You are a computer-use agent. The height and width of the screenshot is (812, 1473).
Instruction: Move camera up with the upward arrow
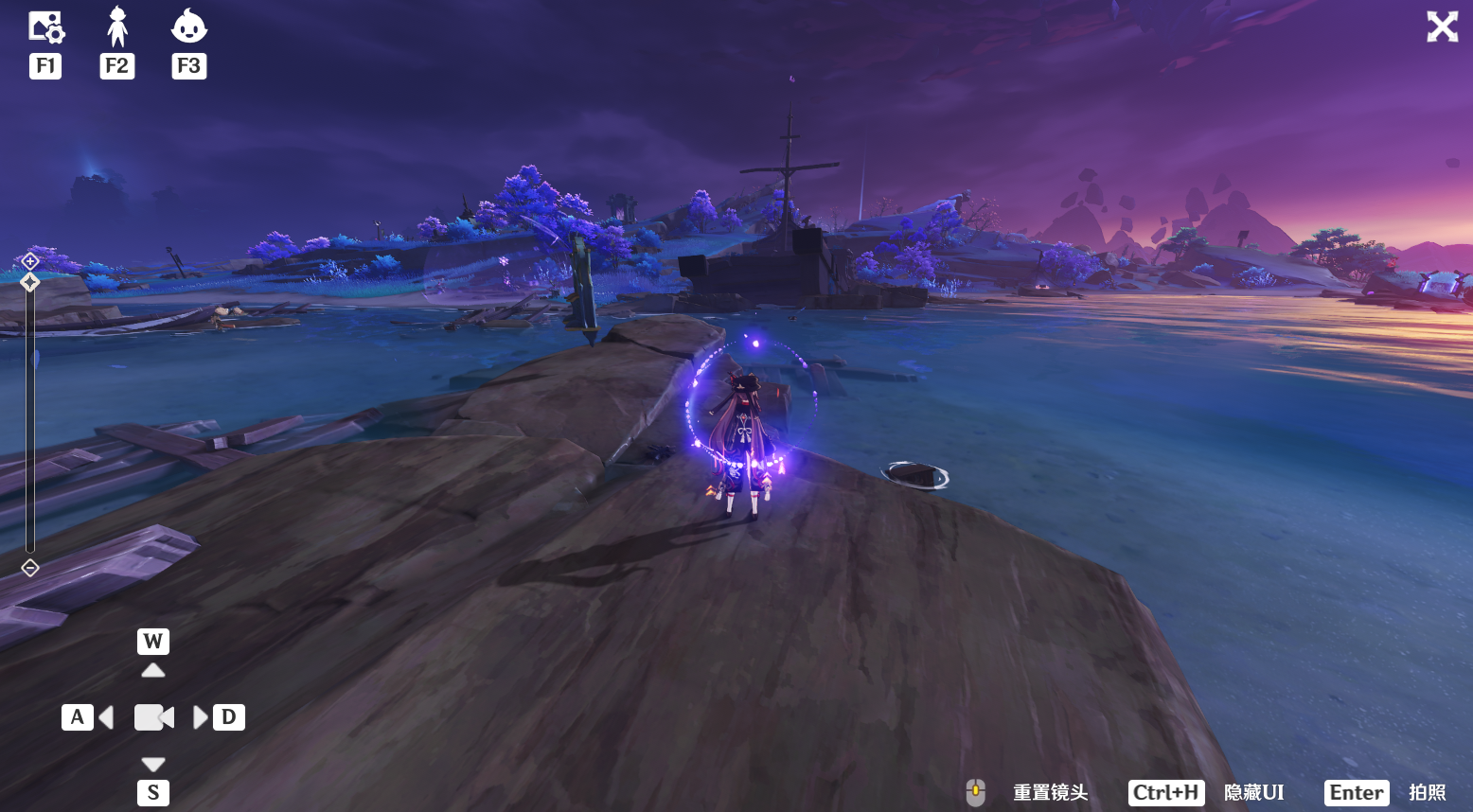tap(153, 670)
